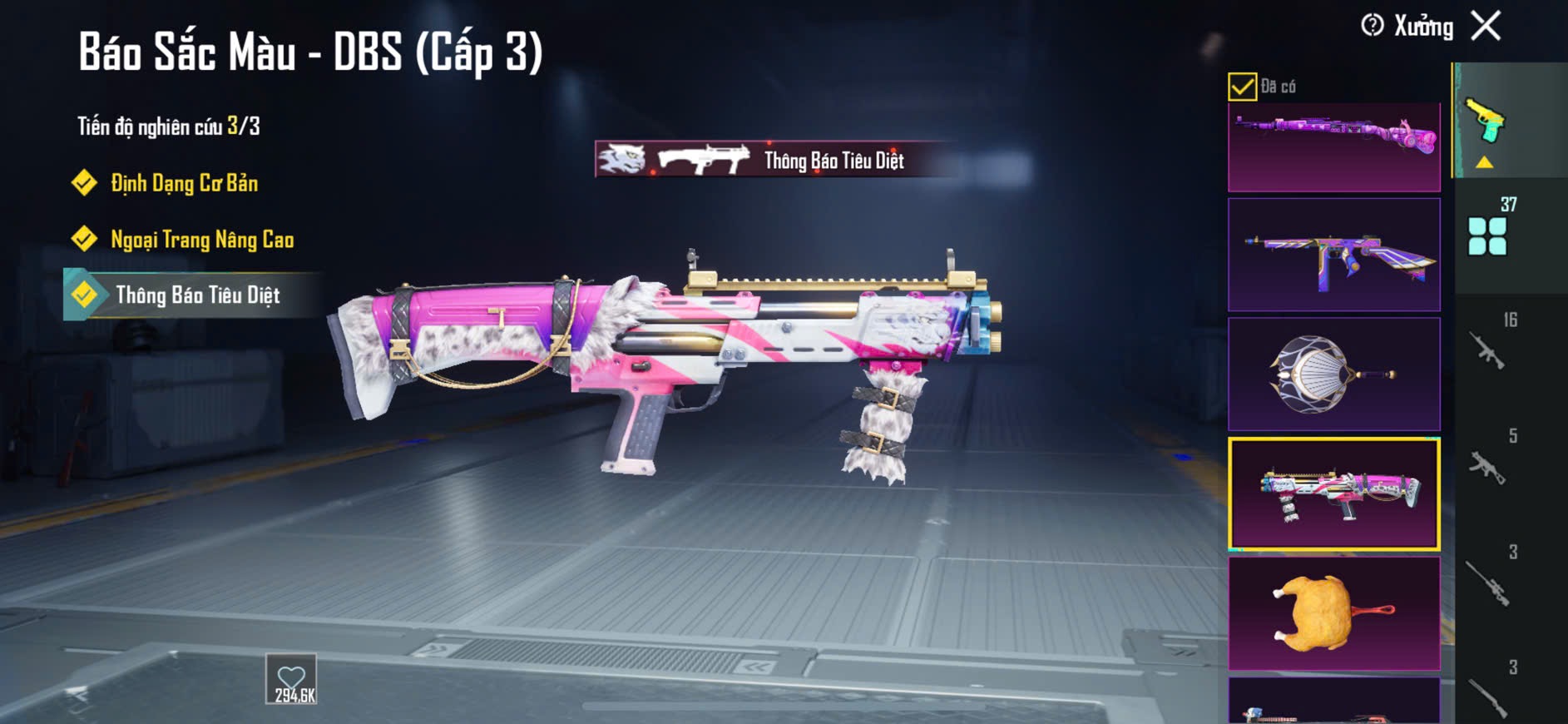Toggle the Đã có owned filter checkbox
This screenshot has height=724, width=1568.
coord(1242,87)
